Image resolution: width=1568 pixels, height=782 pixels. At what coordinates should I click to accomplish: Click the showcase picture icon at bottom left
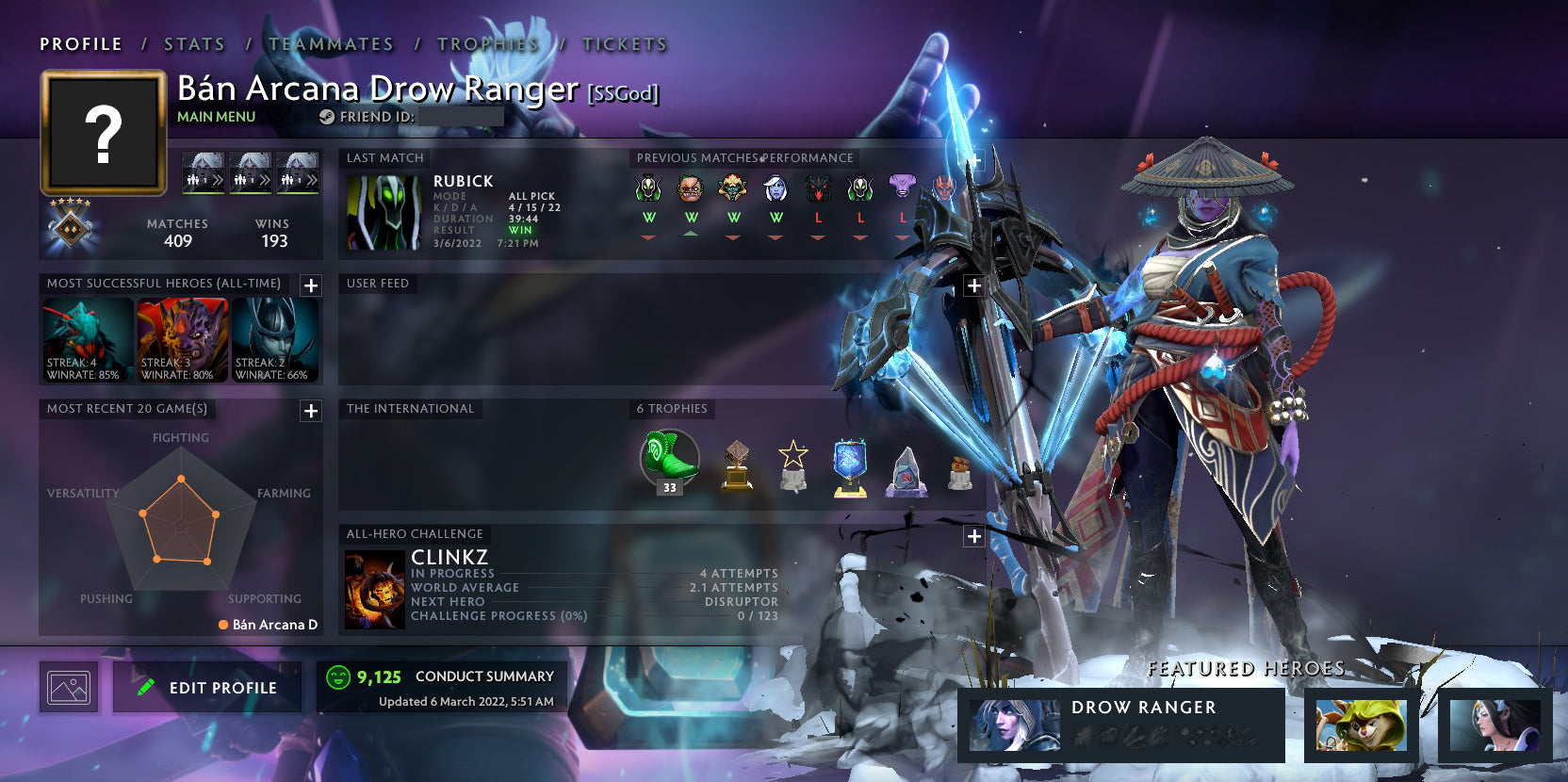[69, 686]
